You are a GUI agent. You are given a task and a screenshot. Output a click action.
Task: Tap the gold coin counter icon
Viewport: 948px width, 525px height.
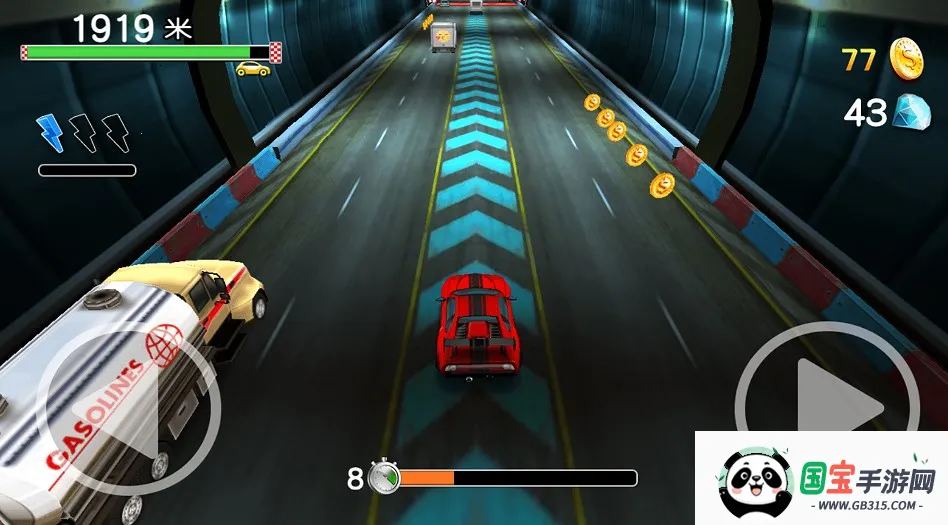(x=906, y=58)
